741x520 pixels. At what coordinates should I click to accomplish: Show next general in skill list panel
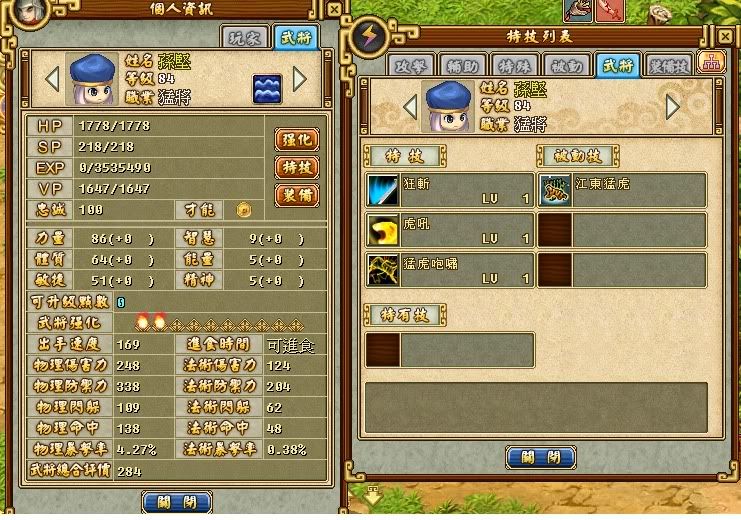pos(673,106)
